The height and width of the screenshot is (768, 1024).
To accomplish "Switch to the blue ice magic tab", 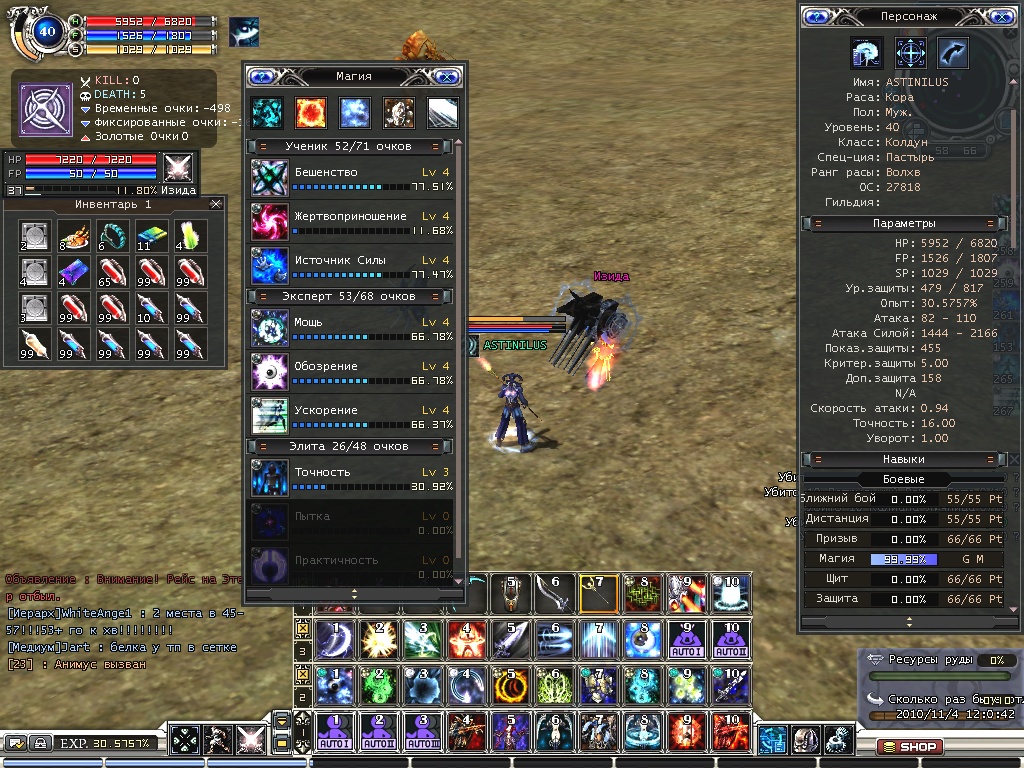I will pos(355,112).
